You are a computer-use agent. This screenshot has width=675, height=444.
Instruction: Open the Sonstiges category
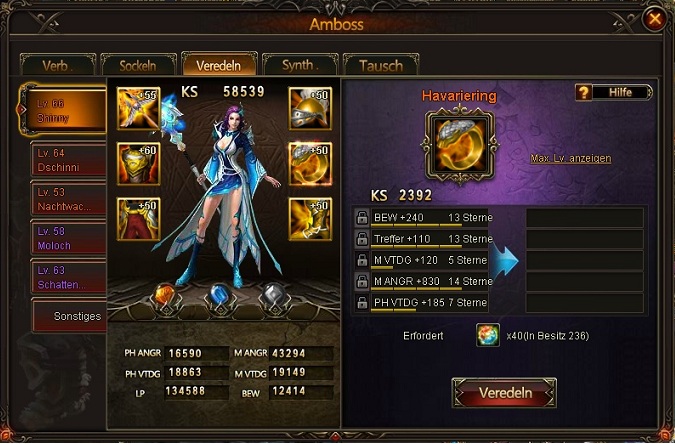[68, 316]
